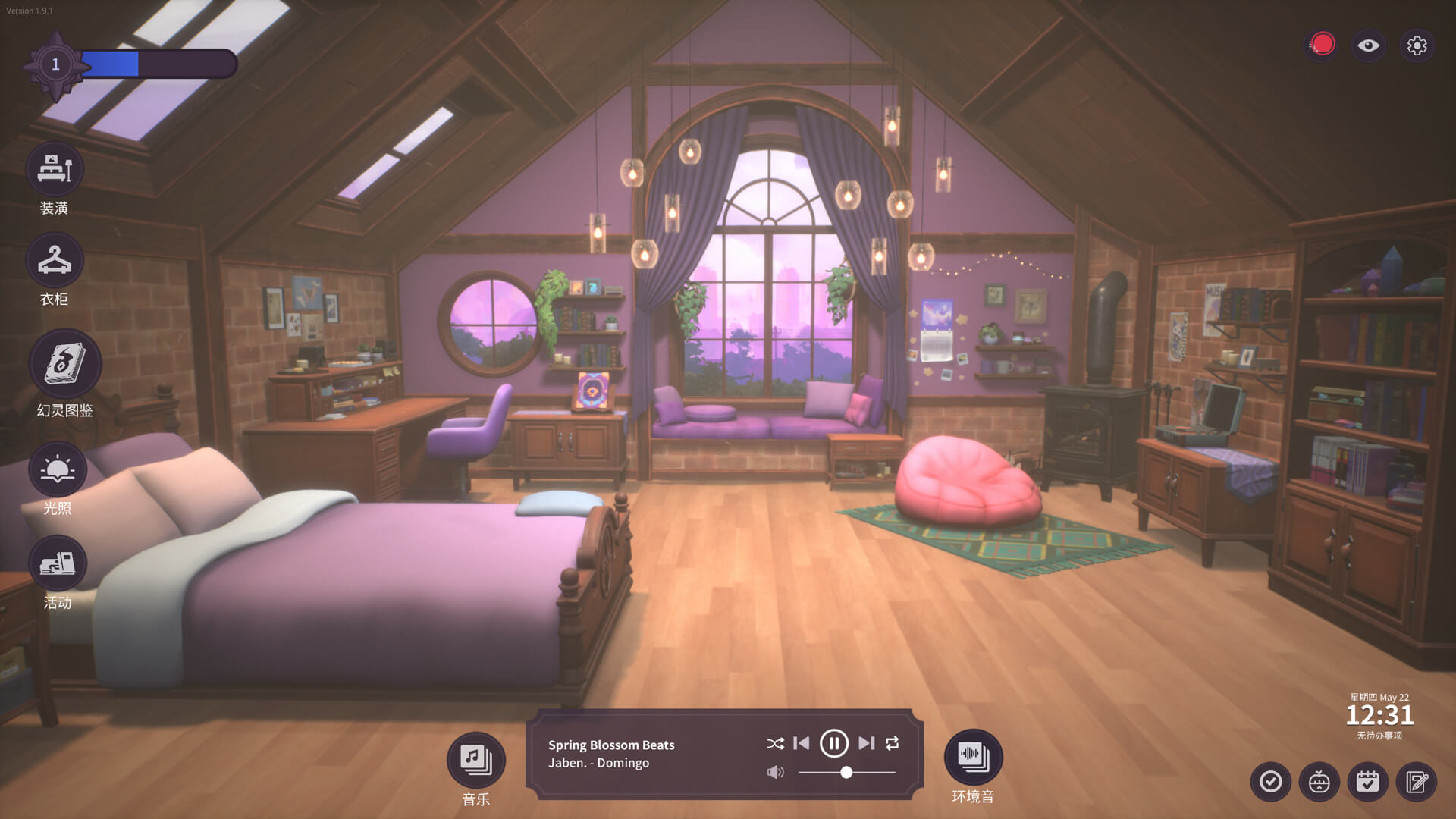
Task: Open the tomato pomodoro timer
Action: coord(1319,782)
